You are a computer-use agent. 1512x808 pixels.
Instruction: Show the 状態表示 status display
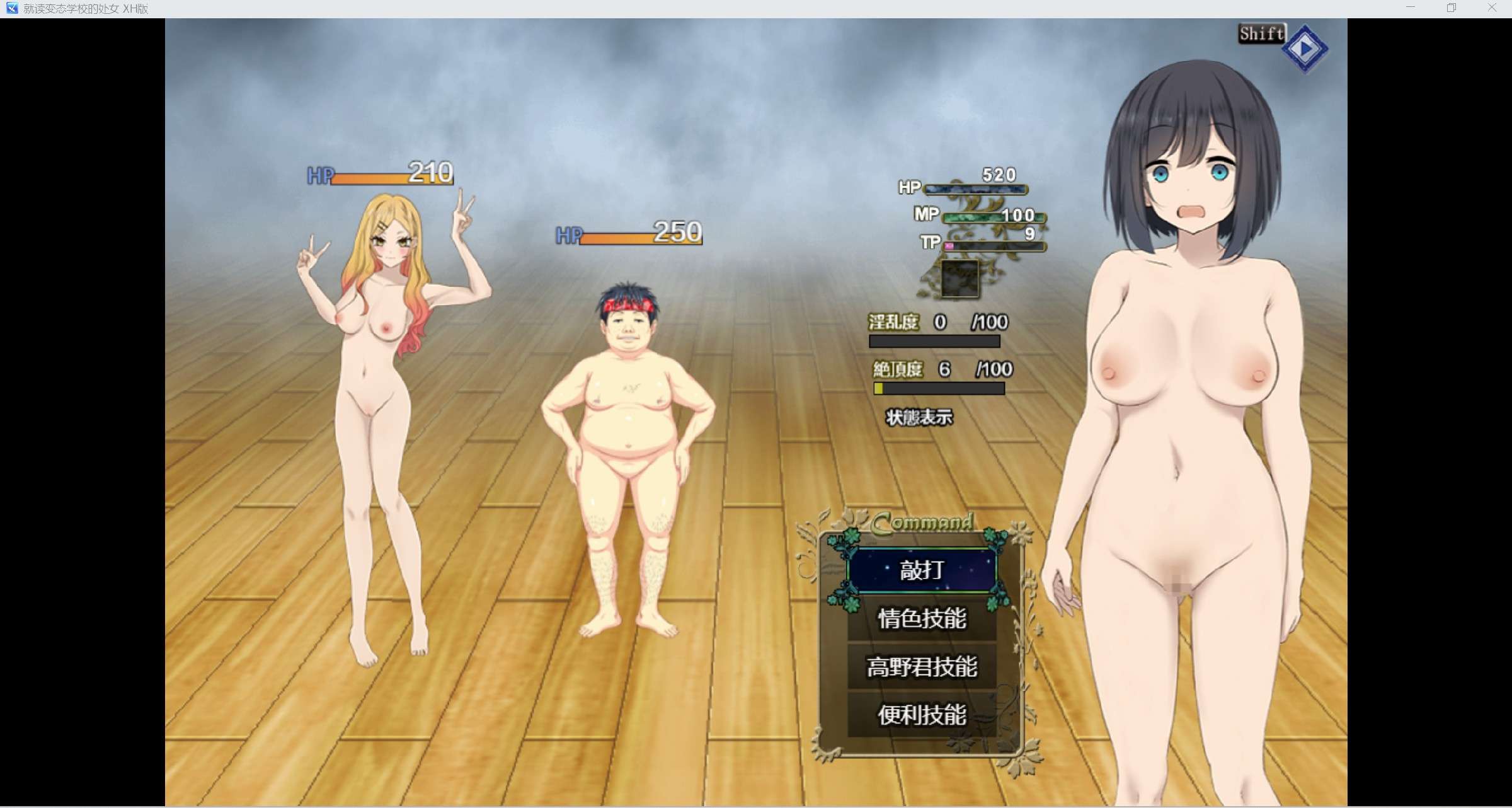pos(919,417)
